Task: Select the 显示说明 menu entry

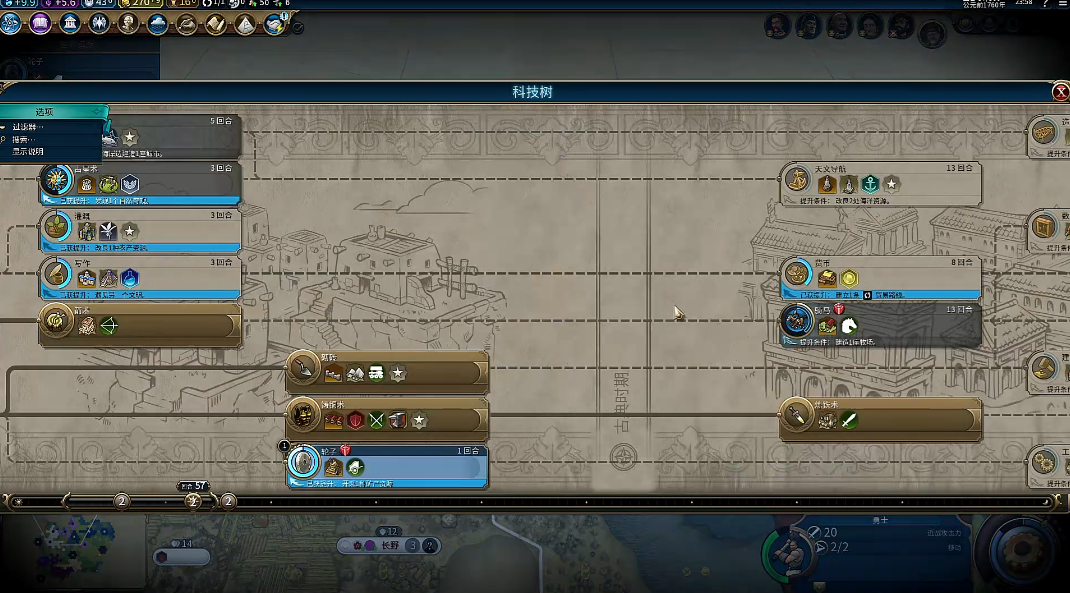Action: [x=28, y=152]
